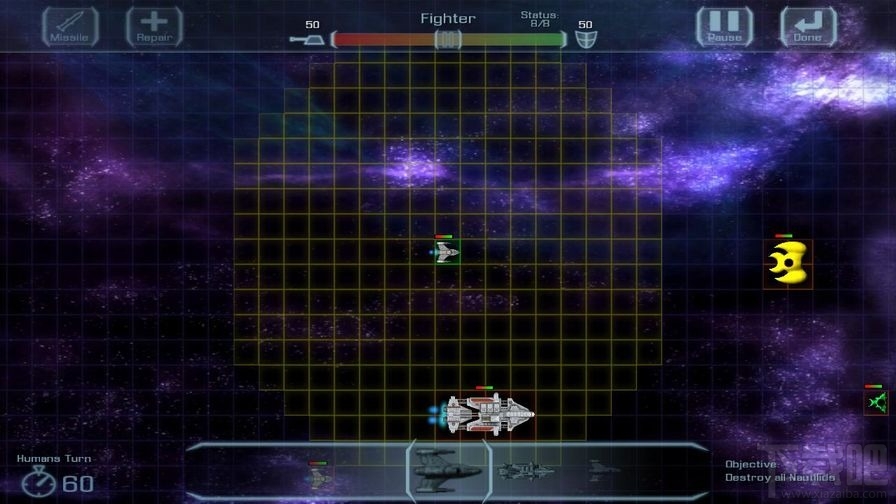The image size is (896, 504).
Task: Target the yellow Nautilid enemy ship
Action: click(787, 263)
